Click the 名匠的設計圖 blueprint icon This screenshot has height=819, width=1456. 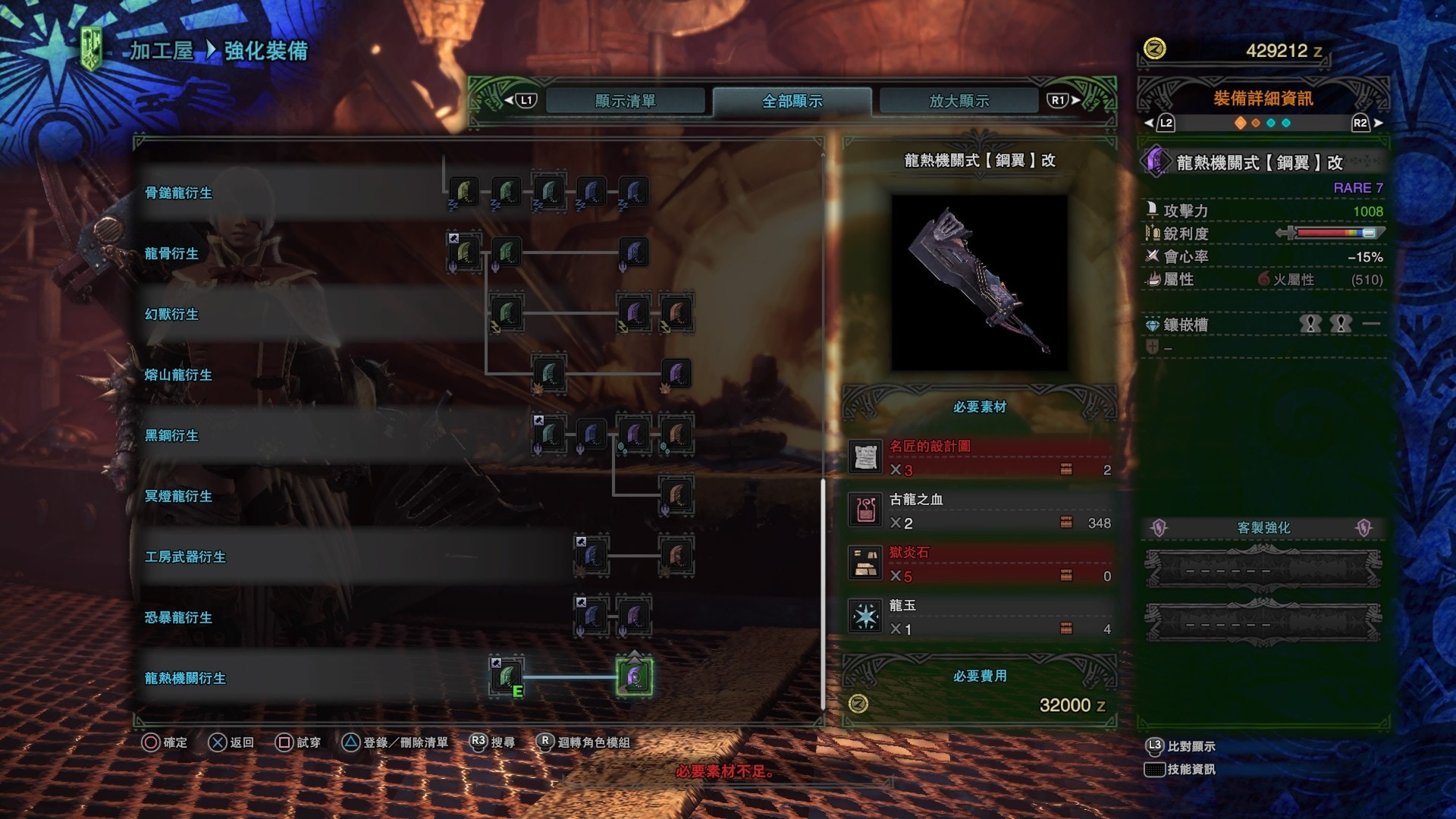click(x=864, y=458)
